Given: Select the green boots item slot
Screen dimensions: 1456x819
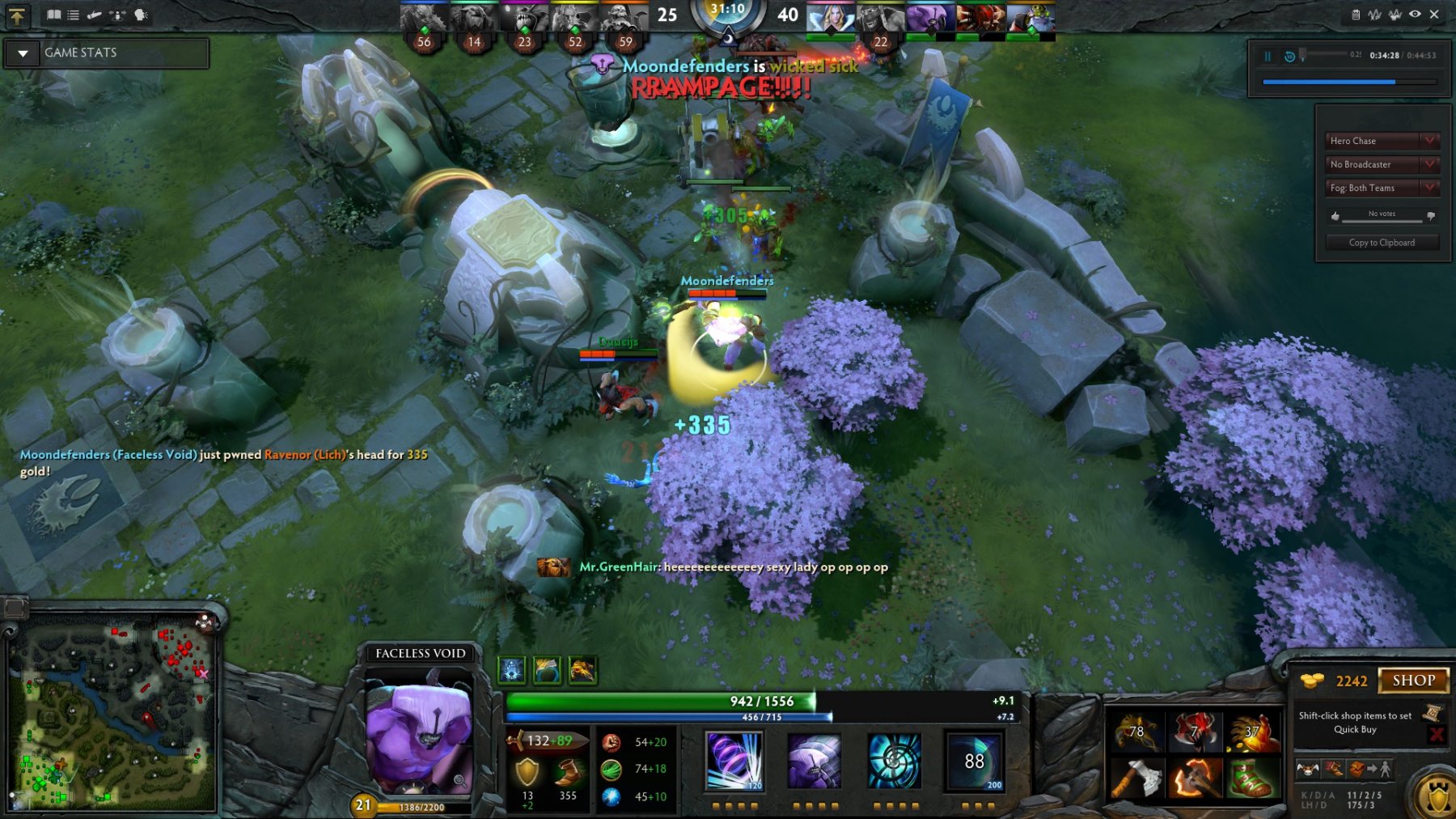Looking at the screenshot, I should click(x=1251, y=779).
